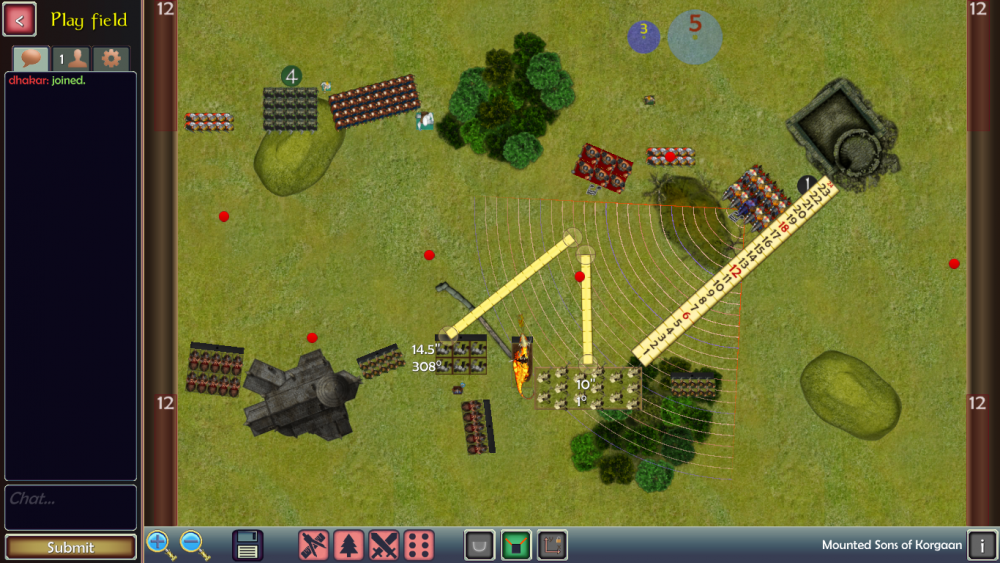Toggle the grey square-outline toolbar button
Screen dimensions: 1000x563
click(552, 545)
